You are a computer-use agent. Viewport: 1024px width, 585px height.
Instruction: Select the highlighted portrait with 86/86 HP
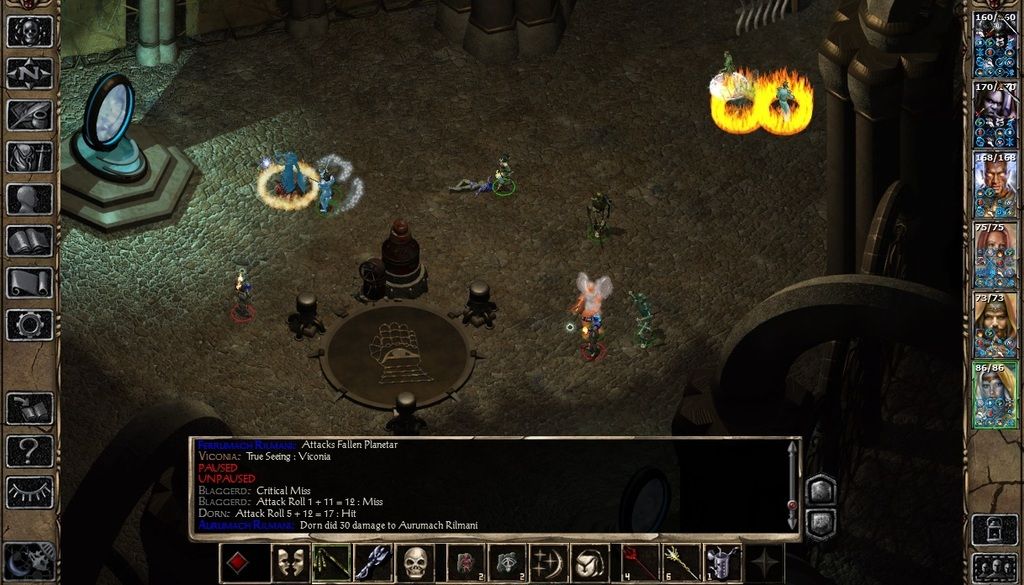tap(995, 395)
